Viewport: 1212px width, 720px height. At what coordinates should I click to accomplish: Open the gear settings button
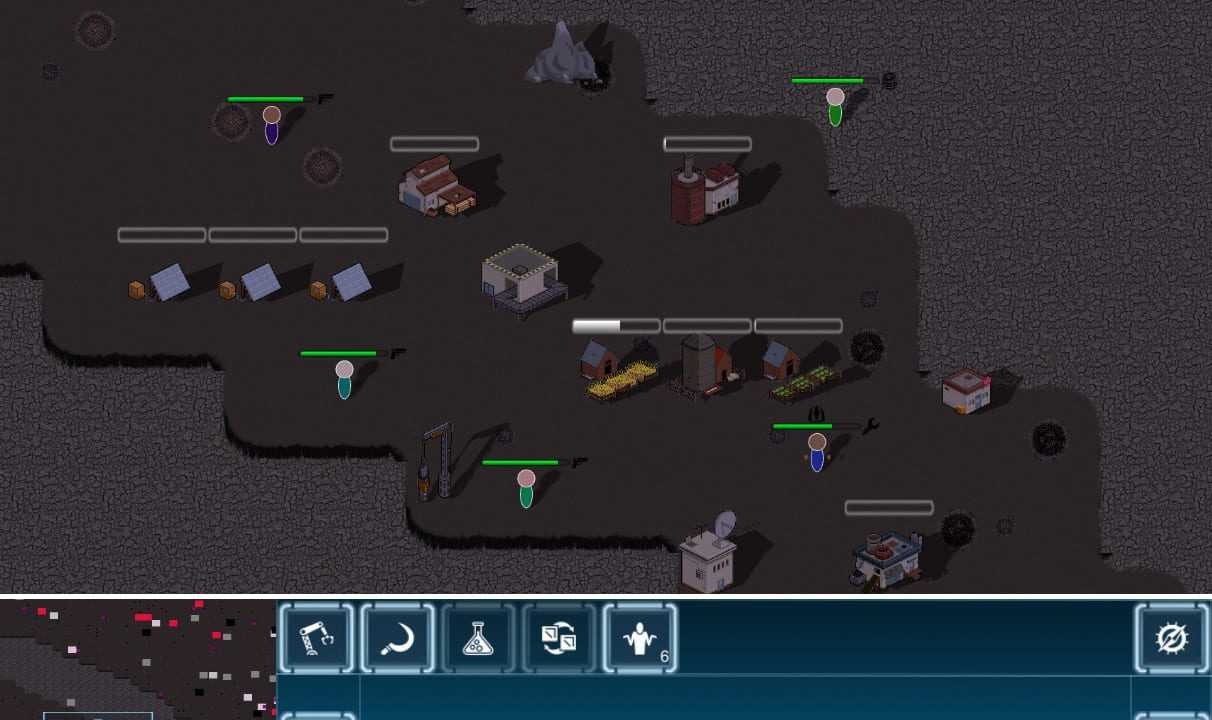[1171, 638]
